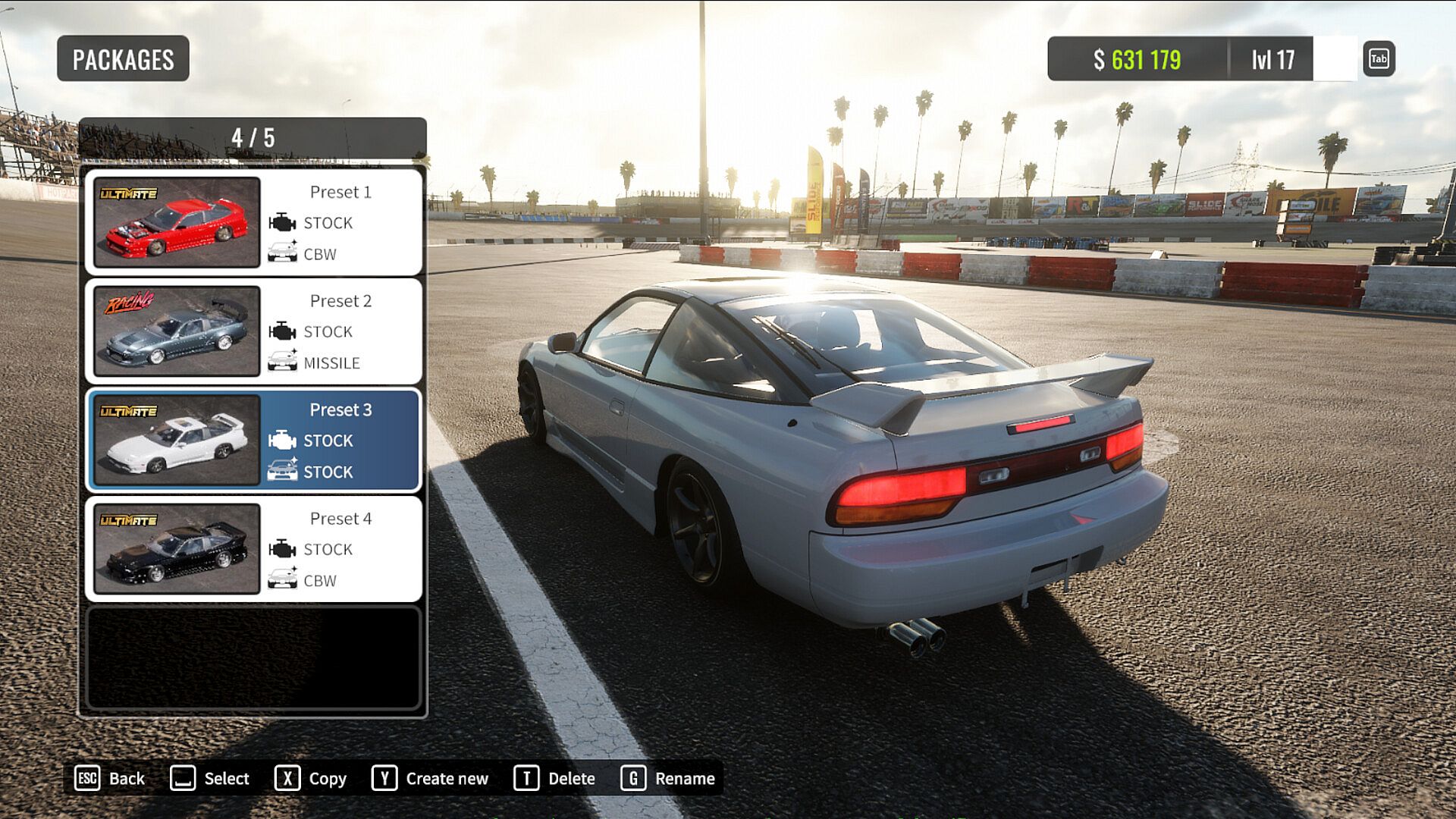
Task: Create new package preset
Action: 430,778
